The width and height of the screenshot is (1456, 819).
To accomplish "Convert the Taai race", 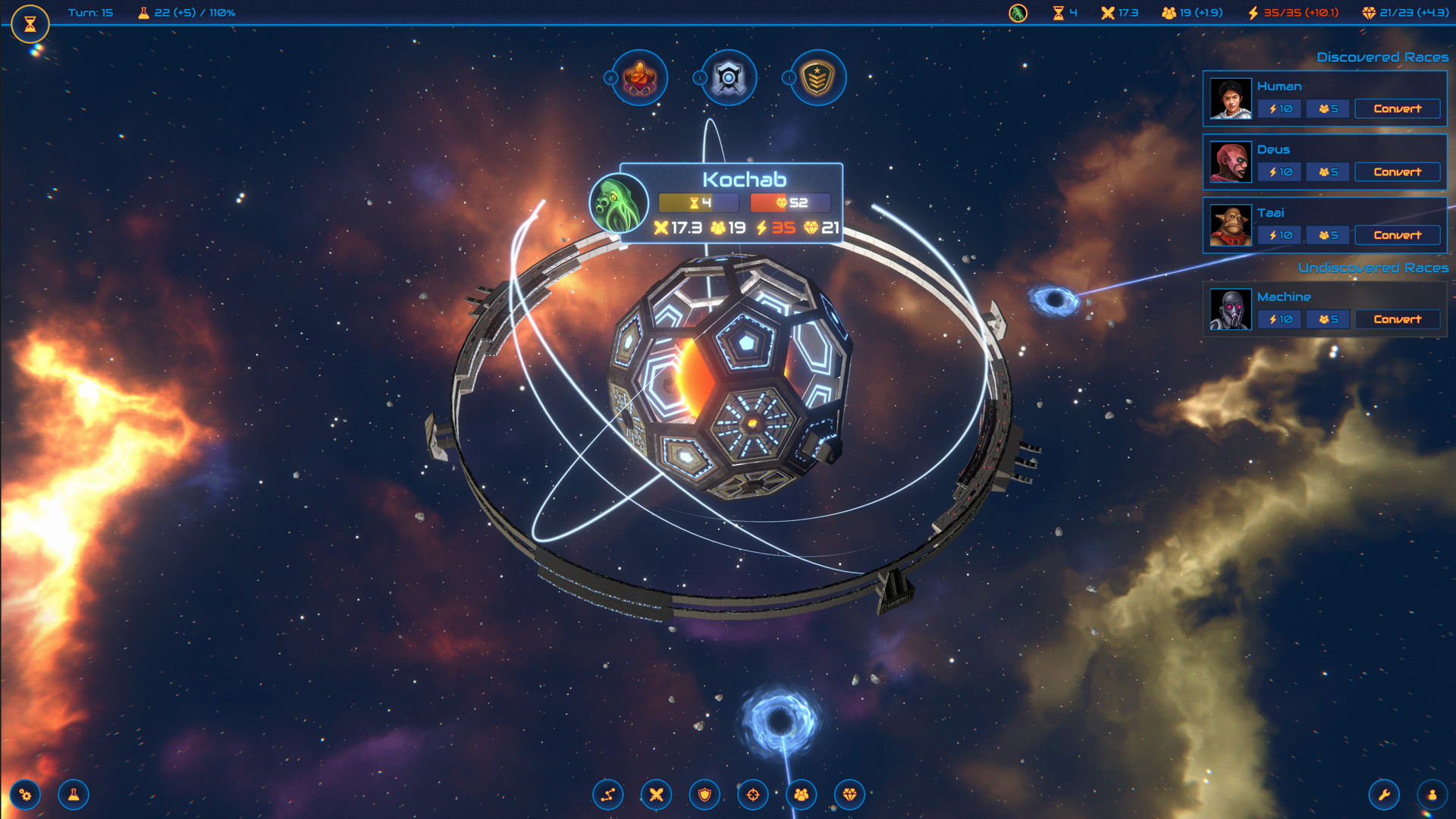I will point(1397,235).
